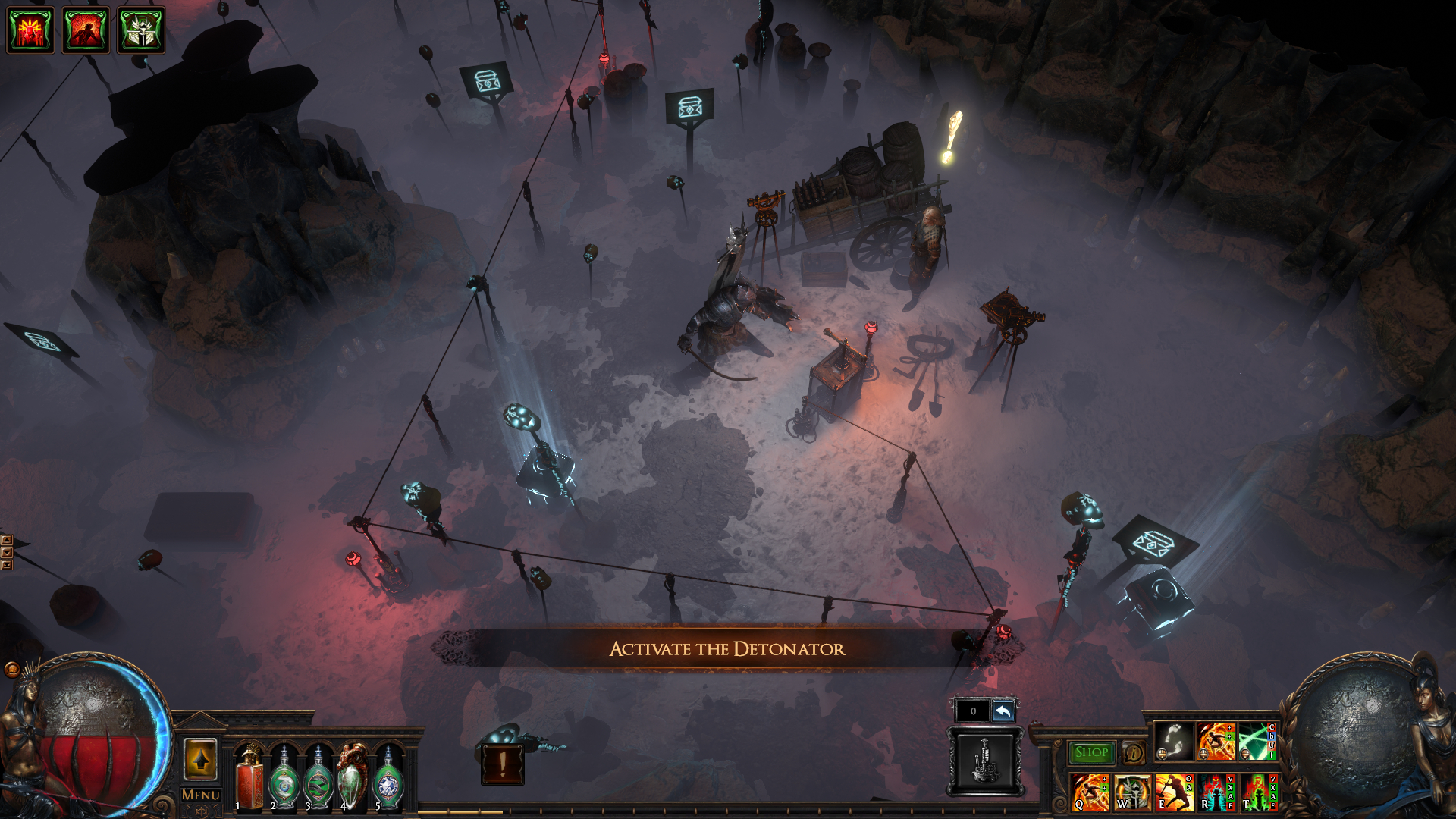Image resolution: width=1456 pixels, height=819 pixels.
Task: Select the footprints move-only skill
Action: [1173, 741]
